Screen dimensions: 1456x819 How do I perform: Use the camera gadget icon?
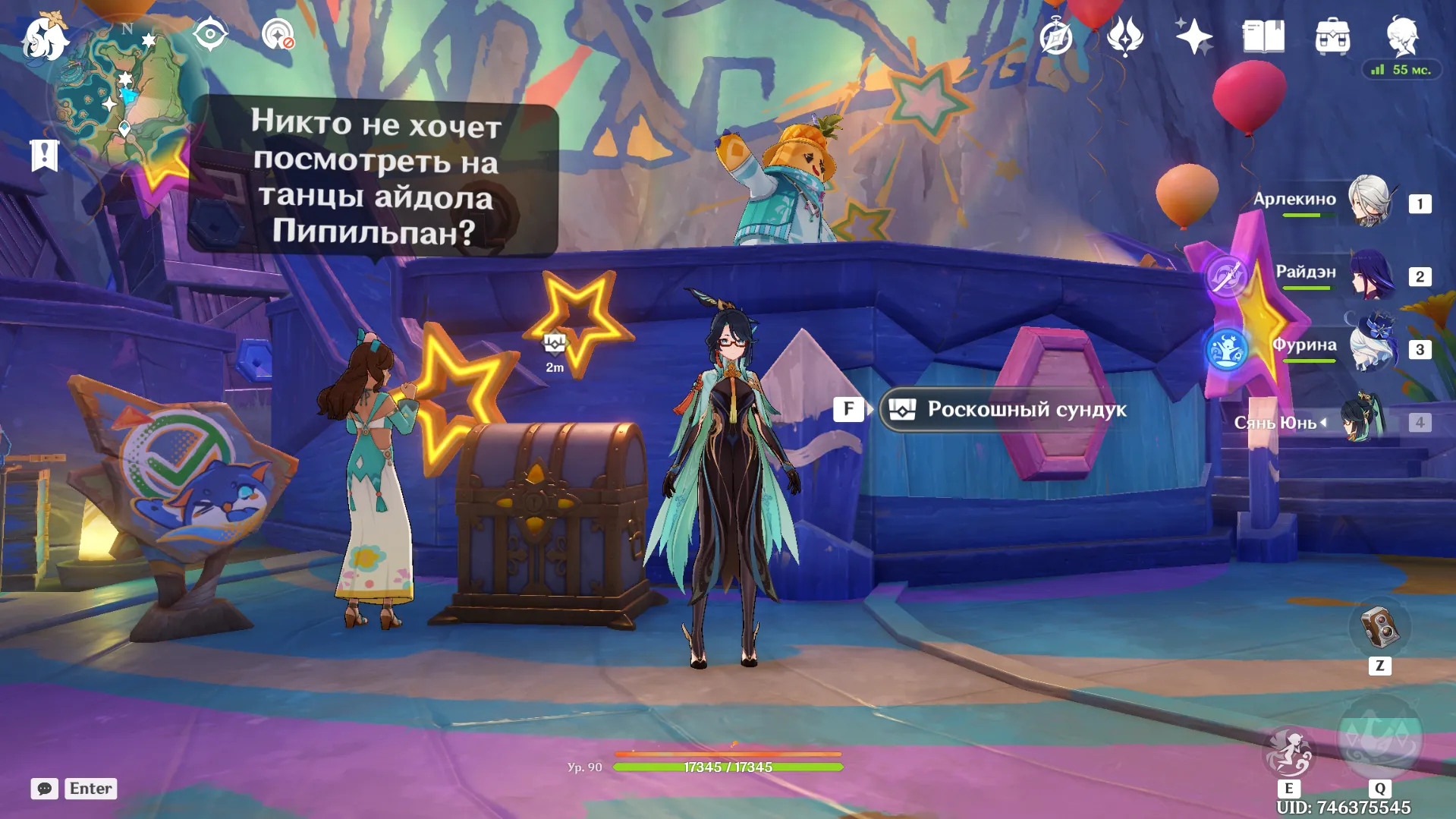[1379, 628]
